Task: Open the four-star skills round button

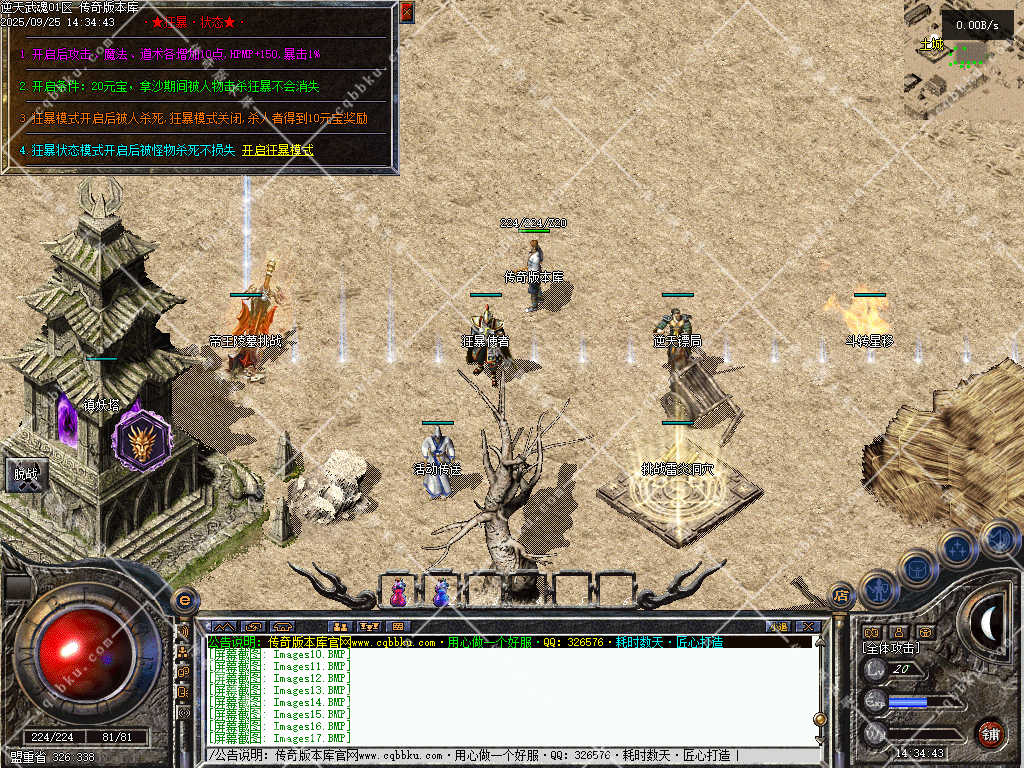Action: click(x=957, y=549)
